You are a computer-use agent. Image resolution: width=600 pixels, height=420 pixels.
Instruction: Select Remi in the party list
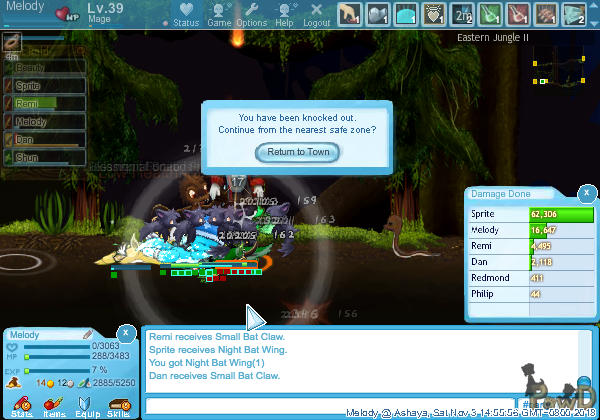(45, 103)
